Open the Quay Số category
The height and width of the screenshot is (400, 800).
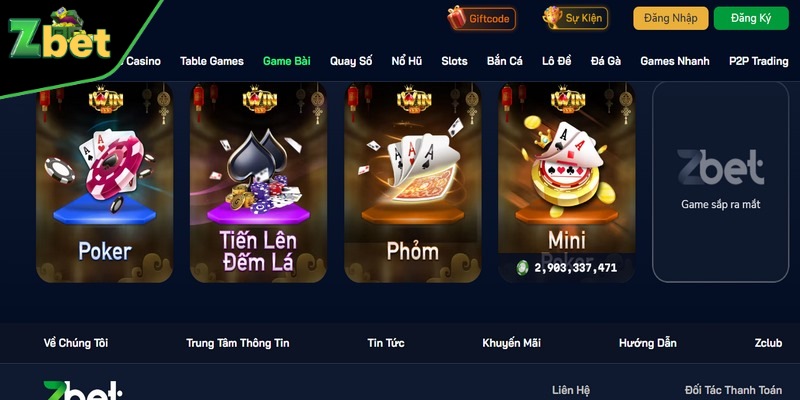(351, 61)
